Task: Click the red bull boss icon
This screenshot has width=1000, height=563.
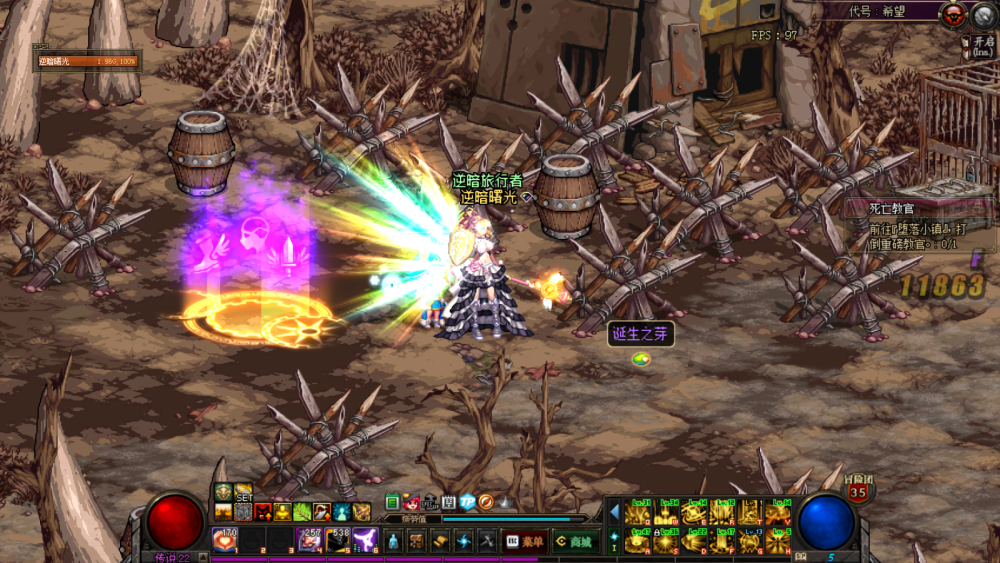Action: coord(954,13)
